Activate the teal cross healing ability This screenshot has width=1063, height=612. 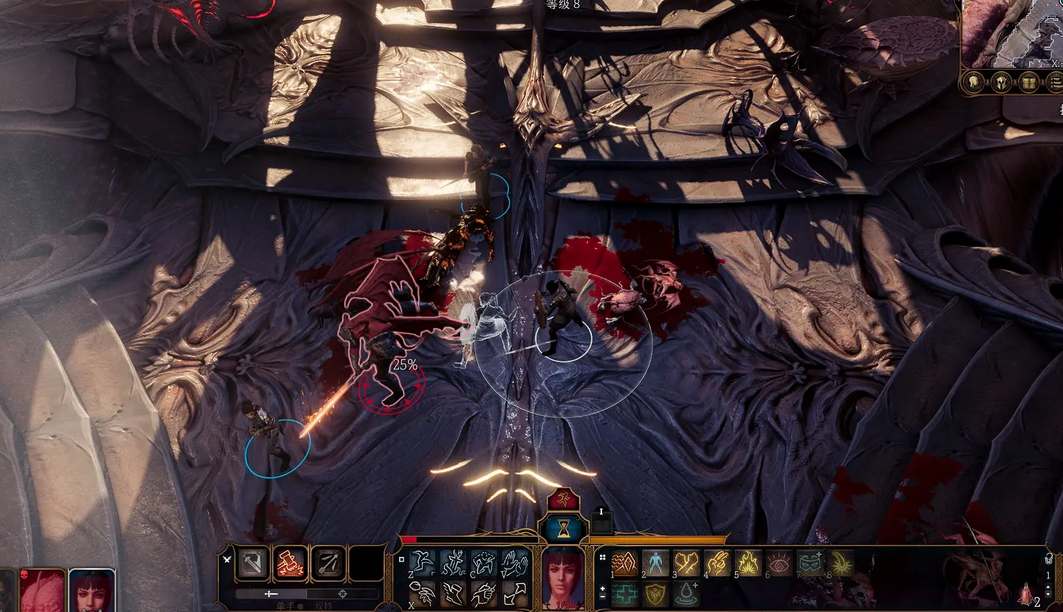(625, 594)
